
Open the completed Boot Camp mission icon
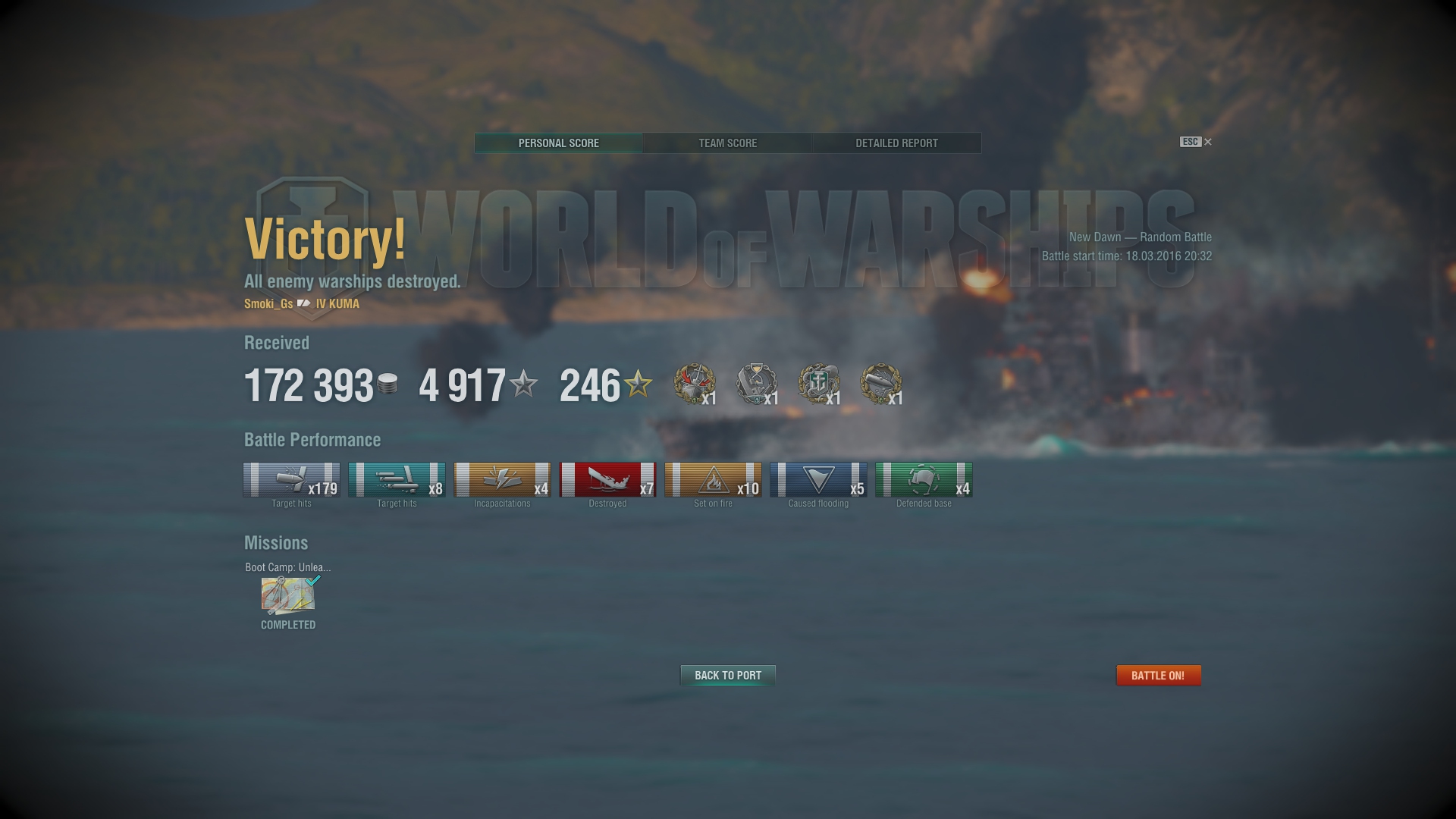pyautogui.click(x=288, y=596)
